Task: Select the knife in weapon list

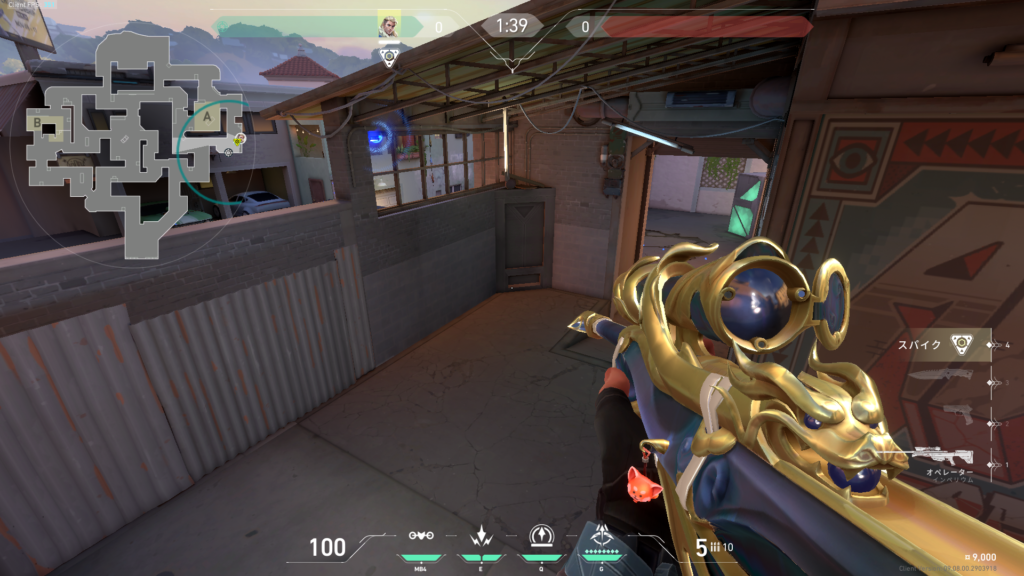Action: 941,377
